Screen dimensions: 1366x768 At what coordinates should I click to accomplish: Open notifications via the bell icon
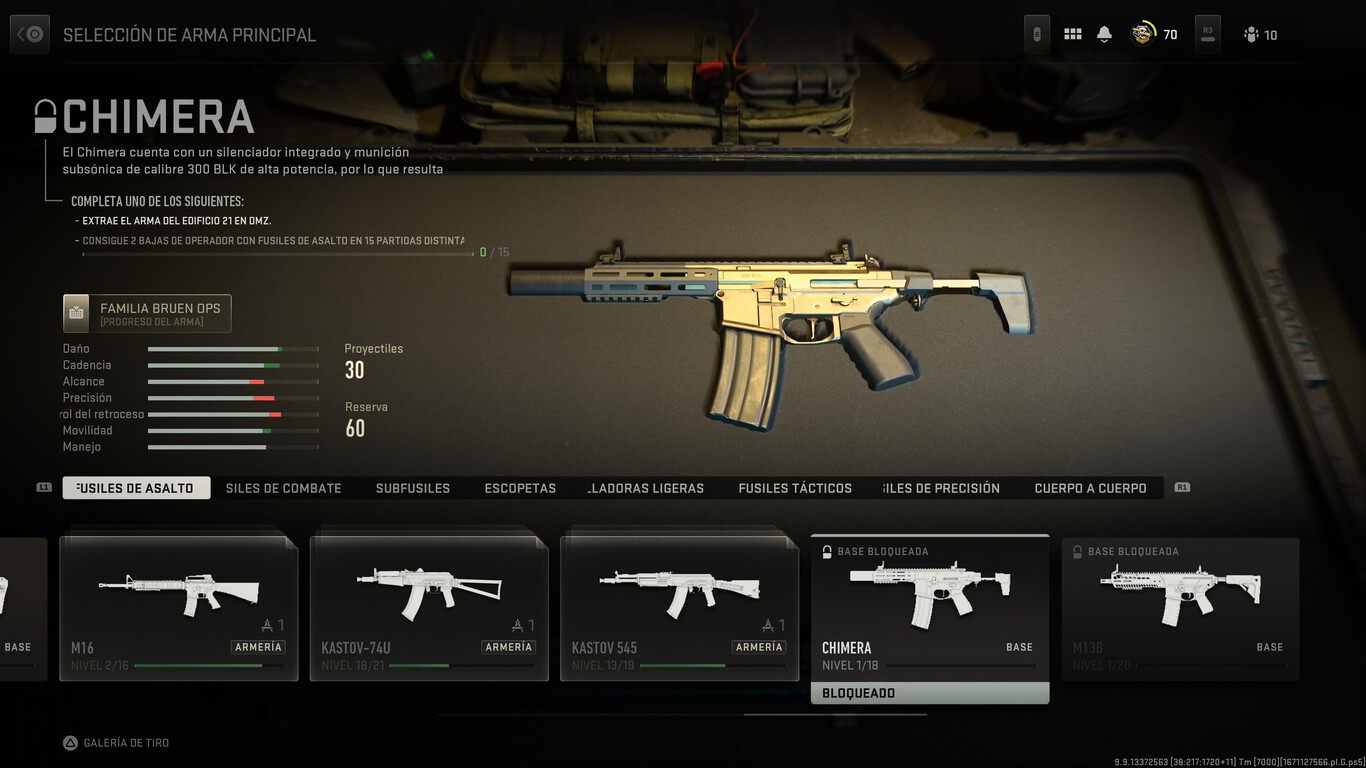click(x=1104, y=33)
